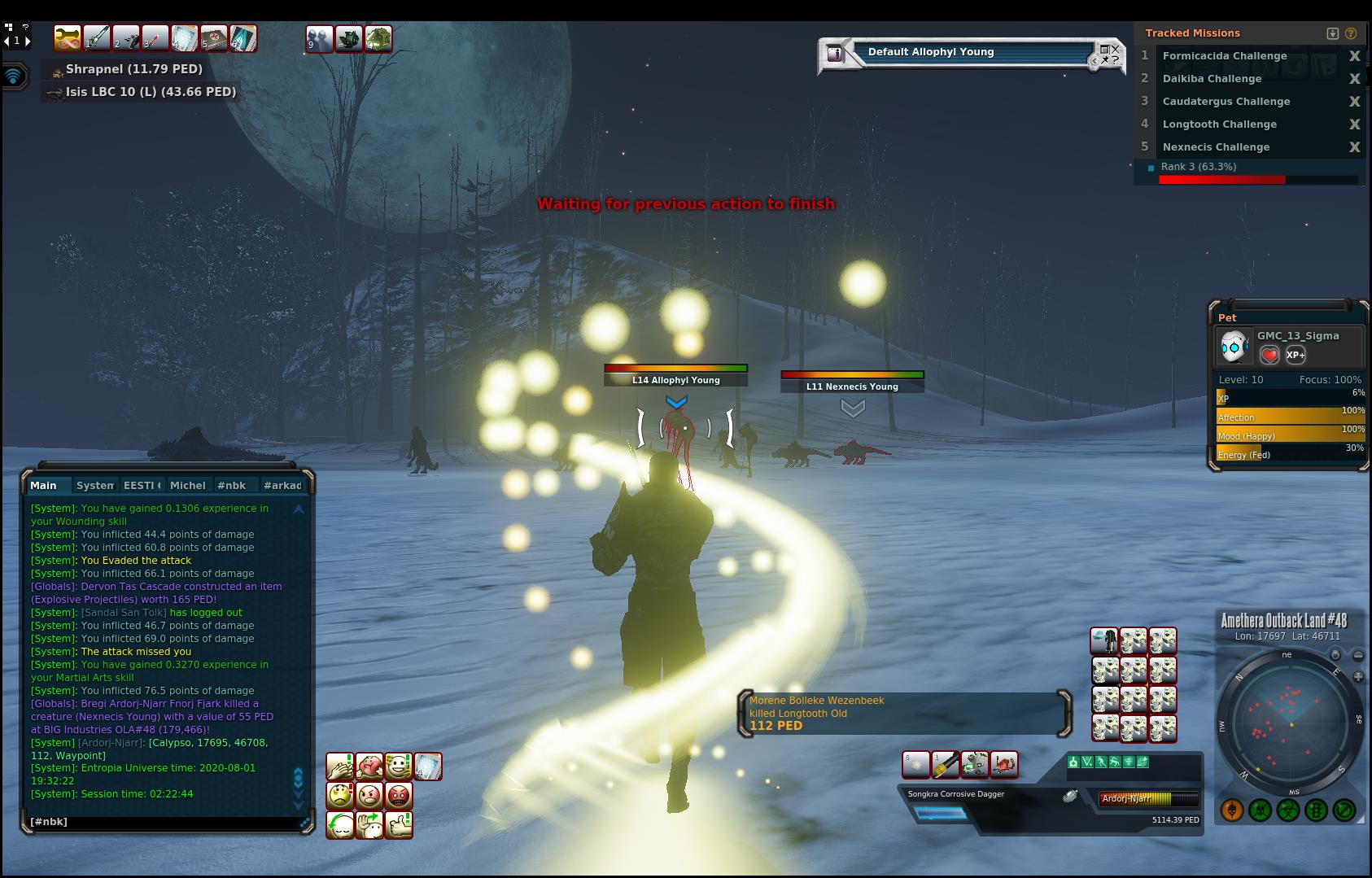The image size is (1372, 878).
Task: Use the golden wrench hotbar slot
Action: (68, 38)
